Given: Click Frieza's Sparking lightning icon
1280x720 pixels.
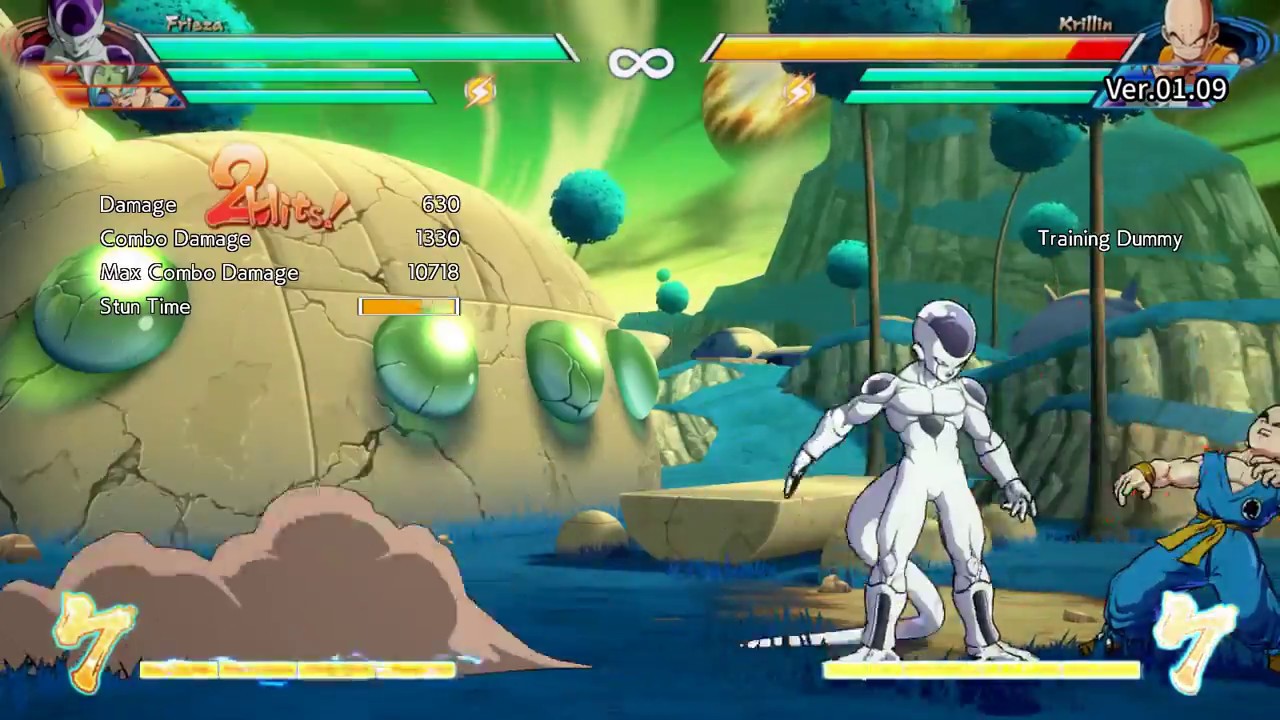Looking at the screenshot, I should (478, 90).
